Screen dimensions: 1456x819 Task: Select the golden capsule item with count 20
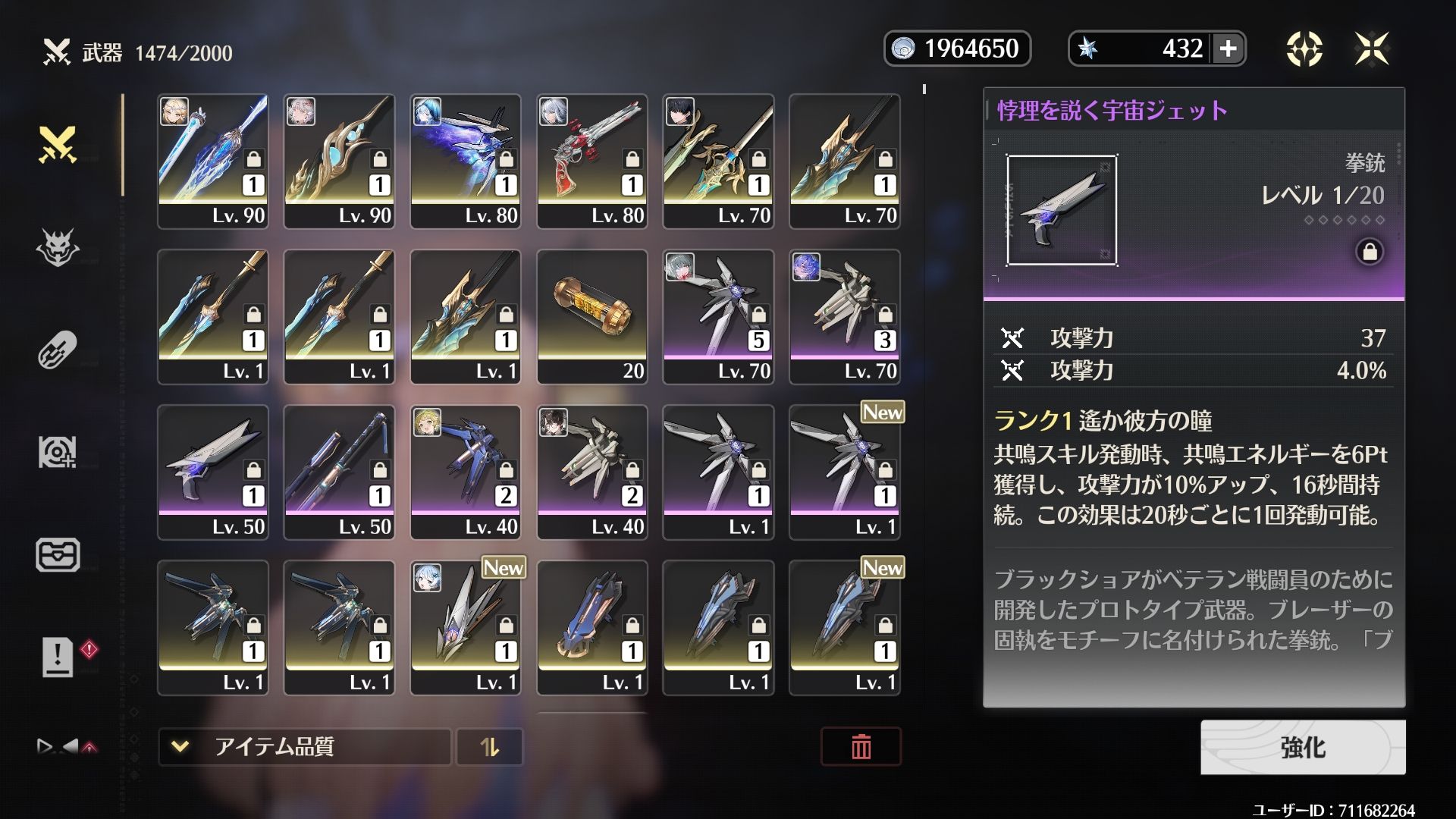(591, 316)
